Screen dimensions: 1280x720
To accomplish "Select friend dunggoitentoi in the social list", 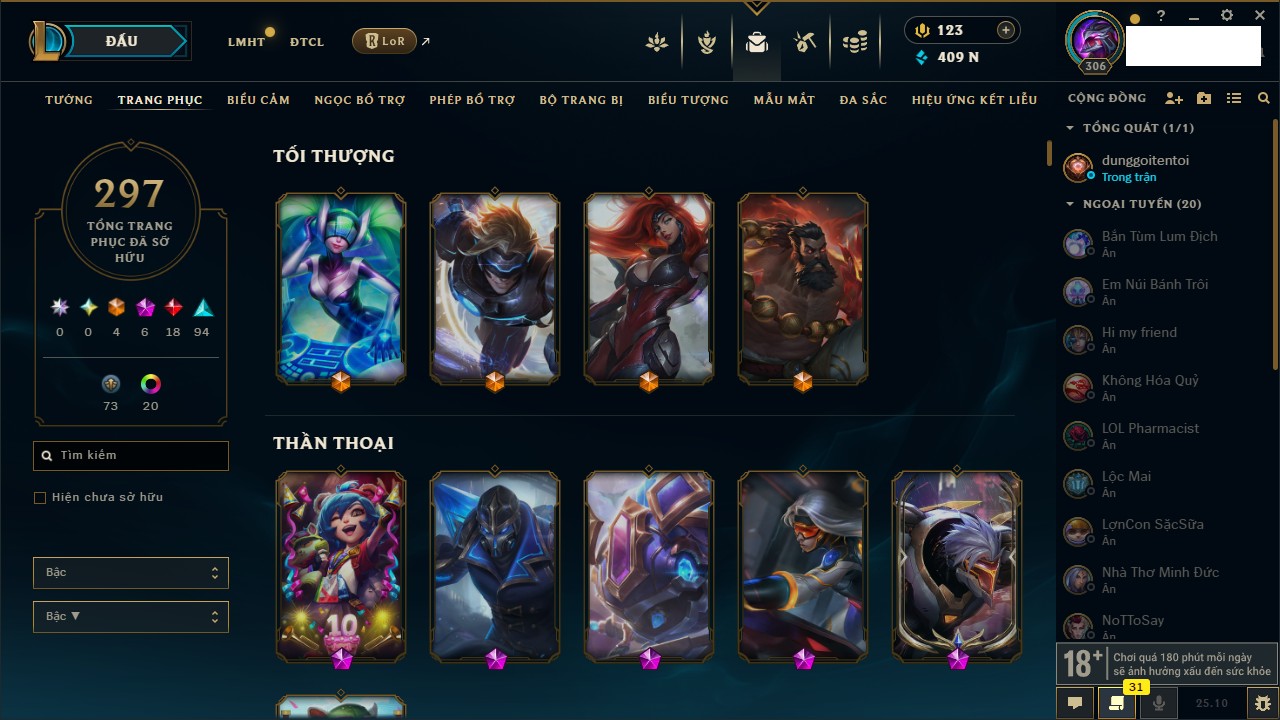I will coord(1145,167).
